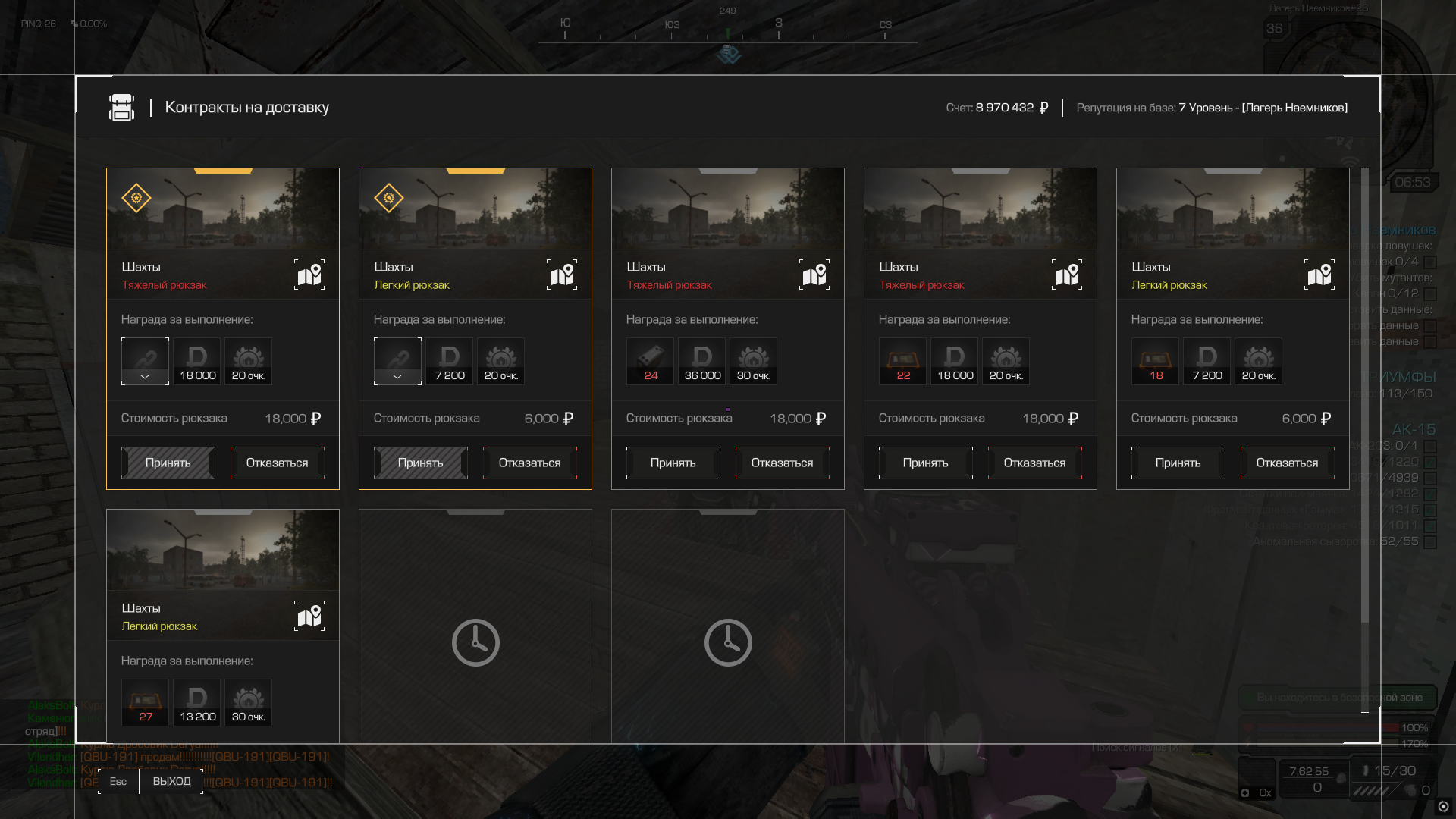
Task: Accept the gold-emblem heavy backpack contract
Action: click(x=168, y=463)
